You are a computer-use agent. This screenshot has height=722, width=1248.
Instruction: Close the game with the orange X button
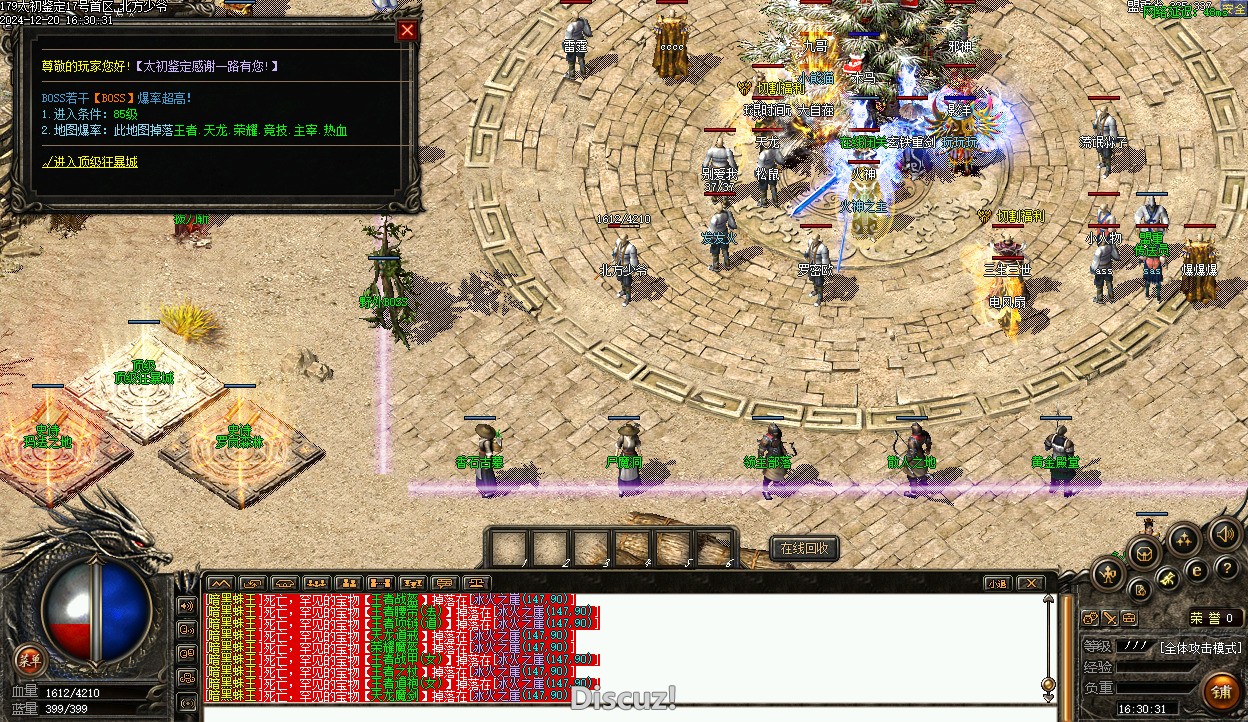(1030, 583)
